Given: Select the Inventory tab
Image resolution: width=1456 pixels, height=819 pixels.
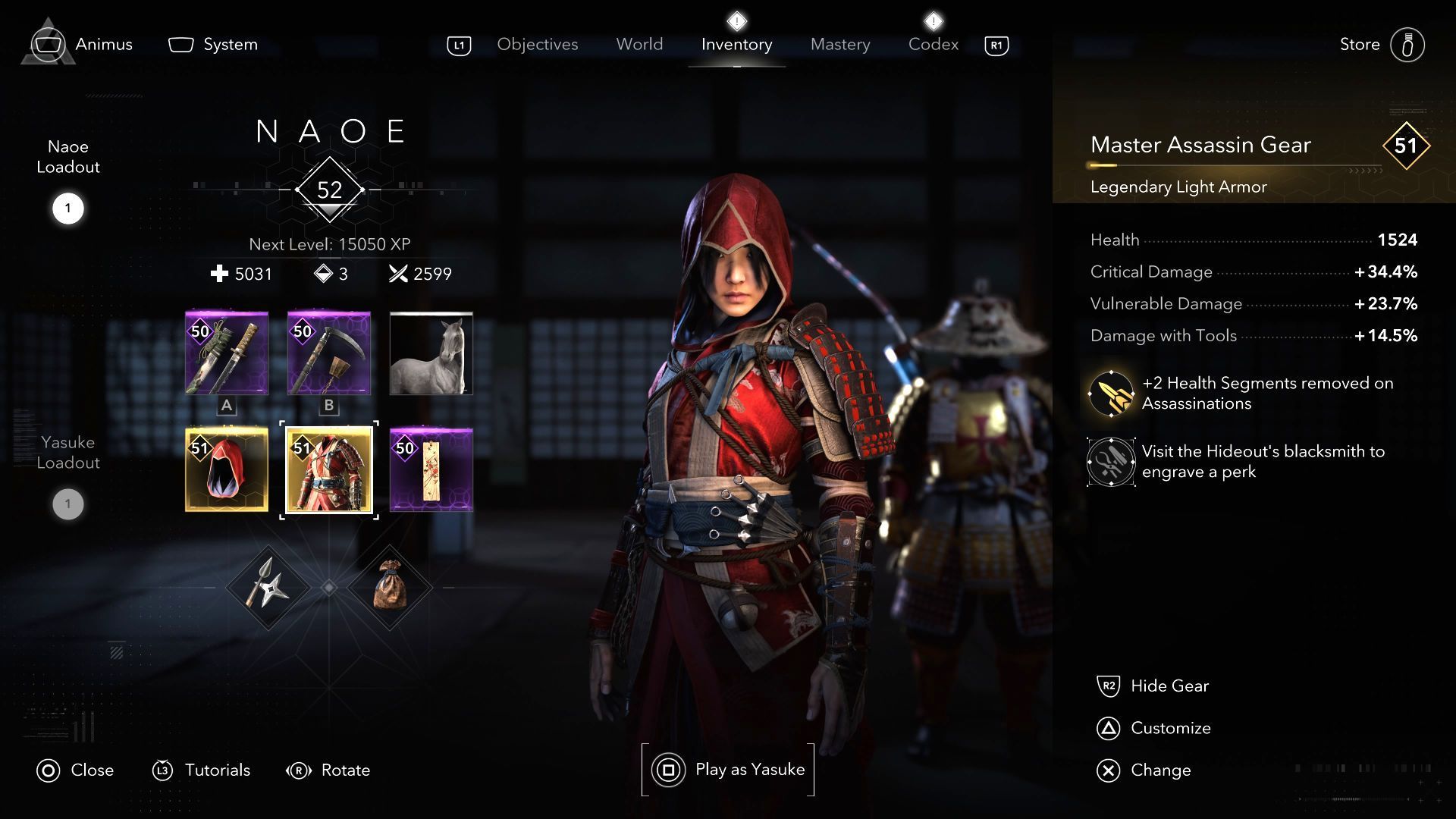Looking at the screenshot, I should [736, 45].
